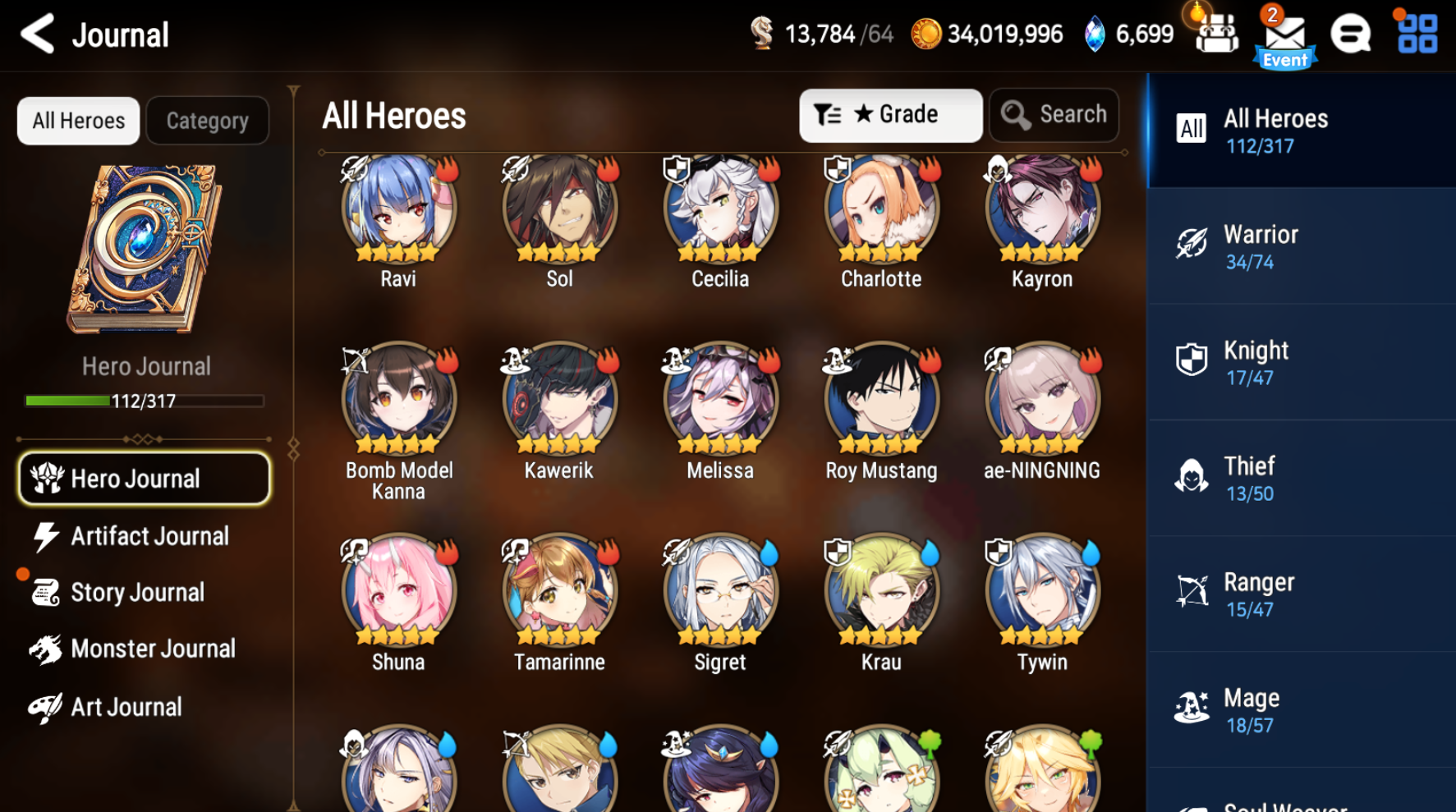Viewport: 1456px width, 812px height.
Task: Select the Ranger class filter
Action: [1301, 593]
